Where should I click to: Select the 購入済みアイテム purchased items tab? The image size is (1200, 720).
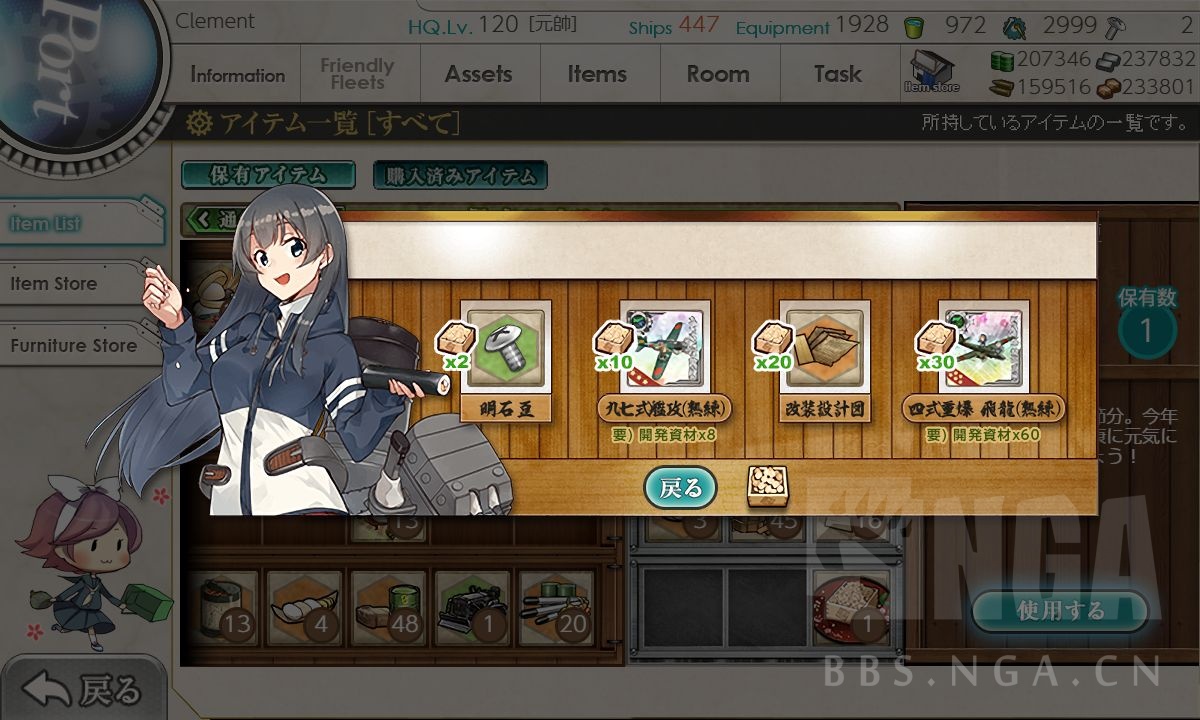point(460,175)
